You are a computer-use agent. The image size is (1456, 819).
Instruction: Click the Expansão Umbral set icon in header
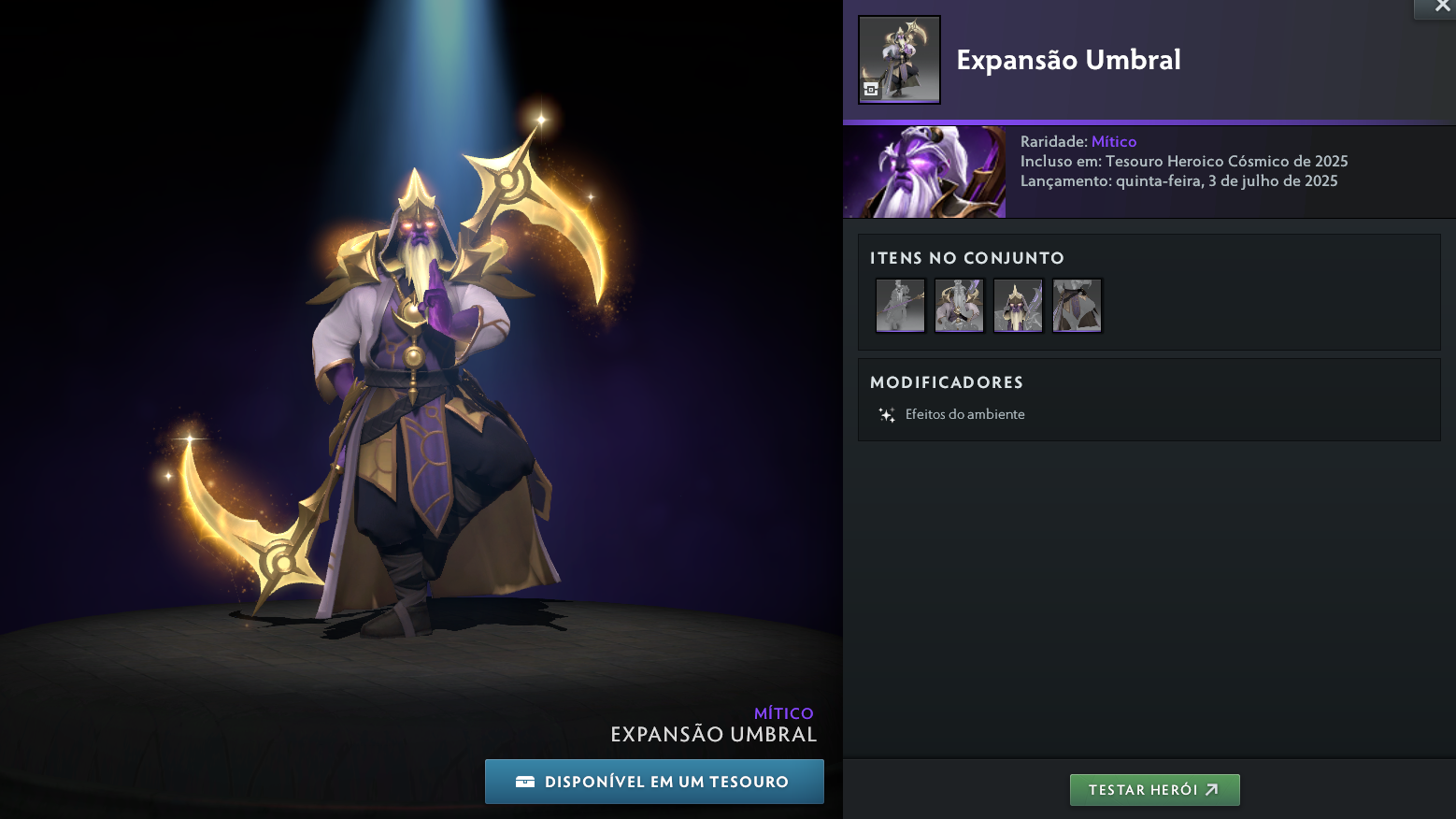pos(899,59)
